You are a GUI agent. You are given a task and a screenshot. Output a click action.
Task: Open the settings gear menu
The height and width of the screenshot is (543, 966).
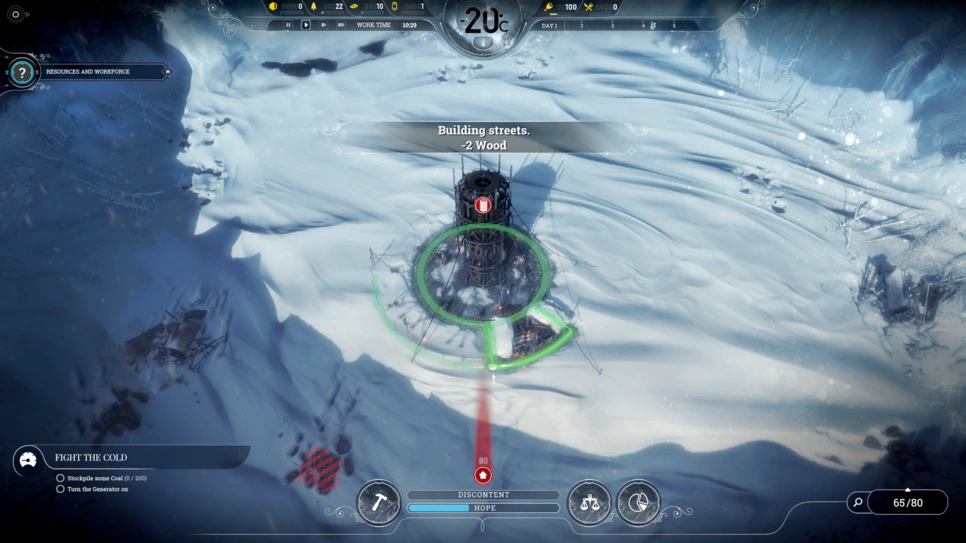[15, 15]
